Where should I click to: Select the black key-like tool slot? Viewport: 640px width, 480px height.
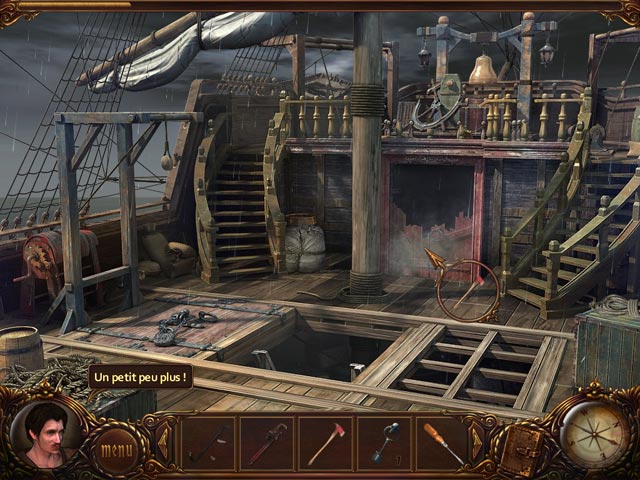[384, 442]
